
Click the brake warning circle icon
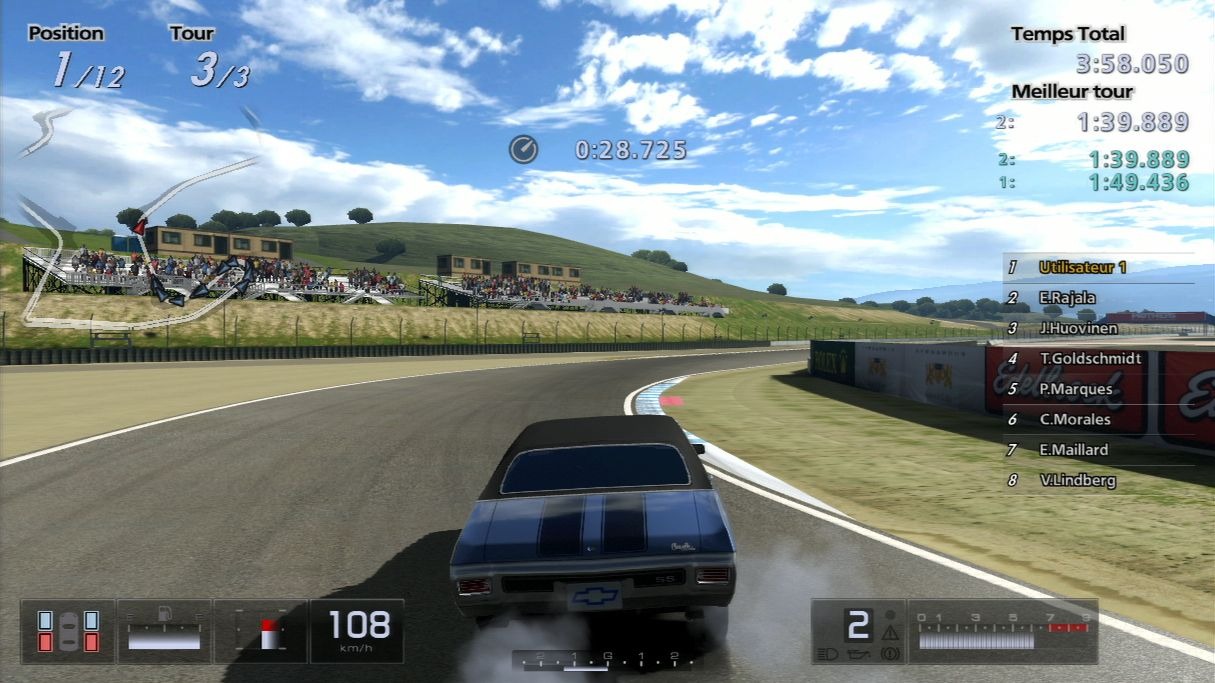(890, 654)
